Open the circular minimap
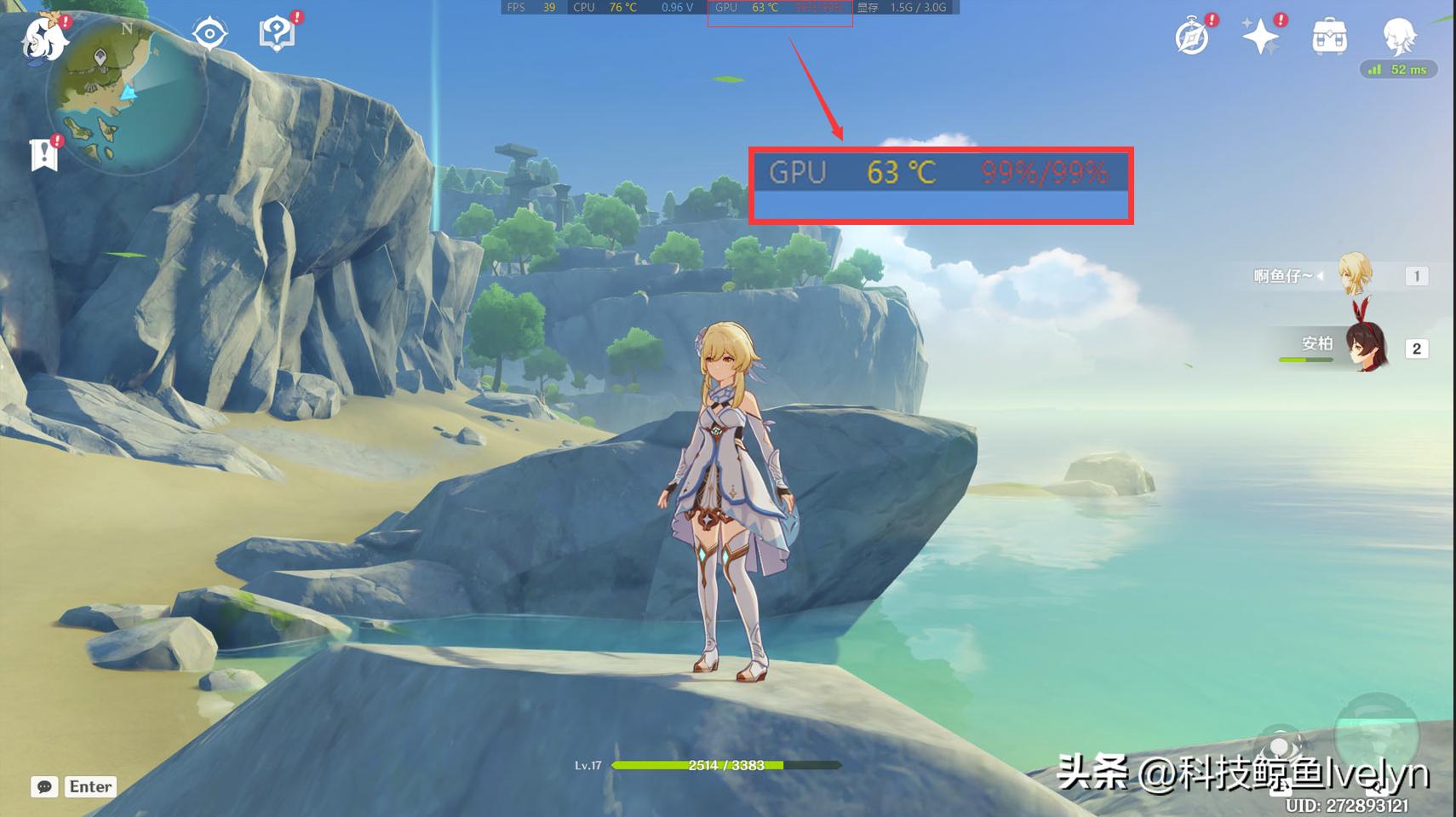1456x817 pixels. pos(126,95)
